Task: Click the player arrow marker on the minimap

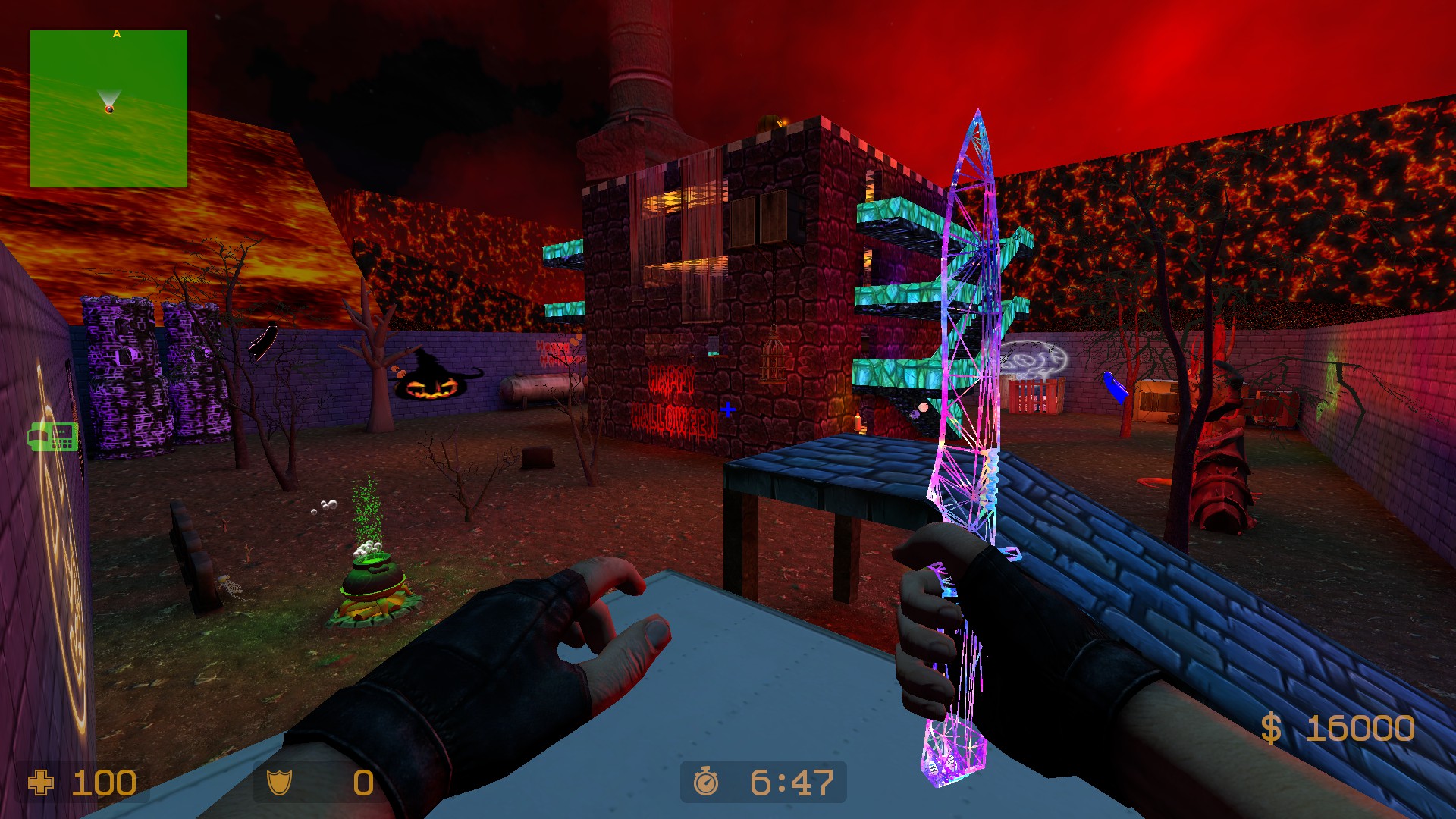Action: point(110,106)
